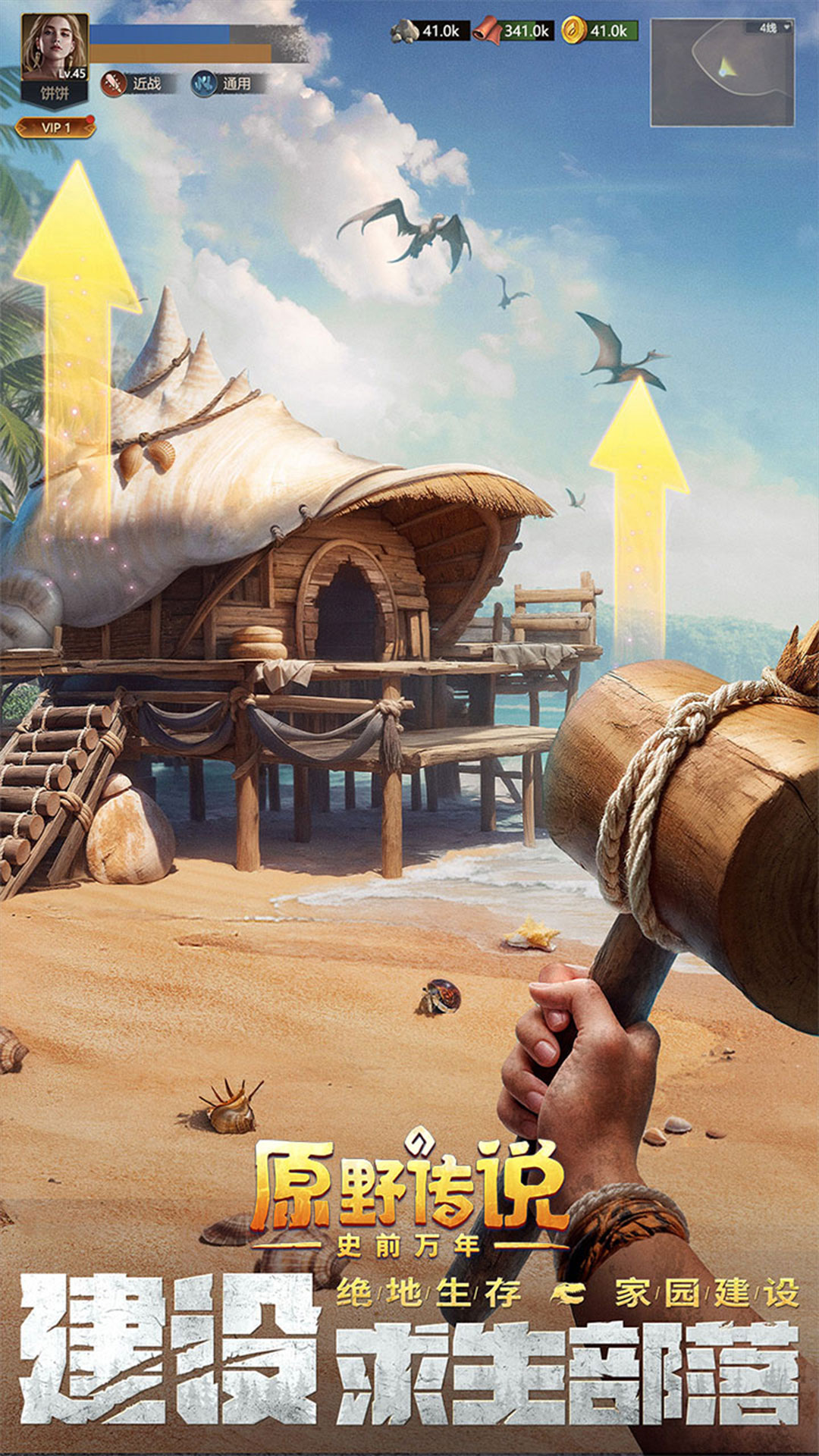
Task: Open the player avatar profile
Action: pos(54,47)
